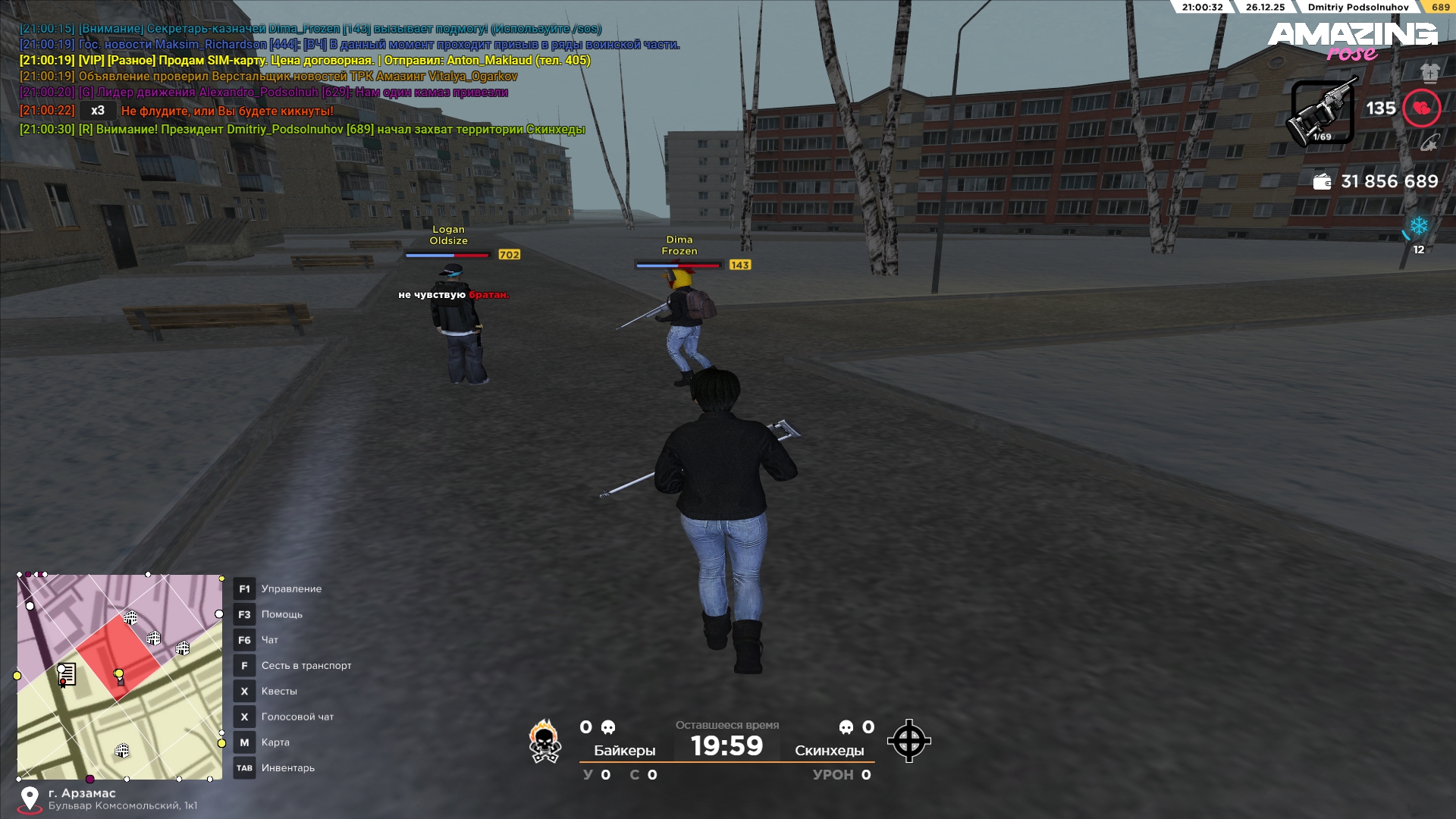Click the territory capture message in chat

coord(302,130)
